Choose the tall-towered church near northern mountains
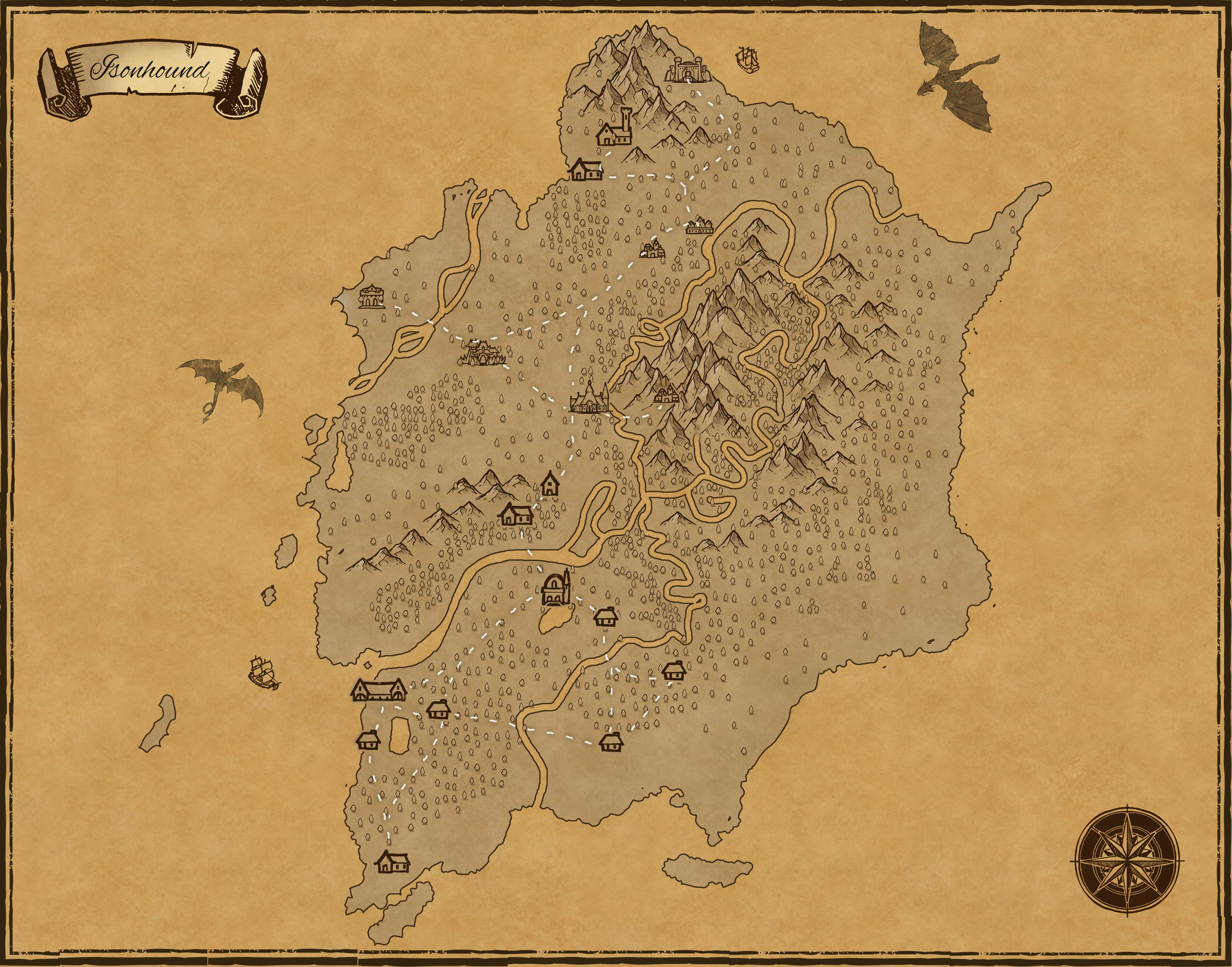Screen dimensions: 1232x967 [x=614, y=128]
